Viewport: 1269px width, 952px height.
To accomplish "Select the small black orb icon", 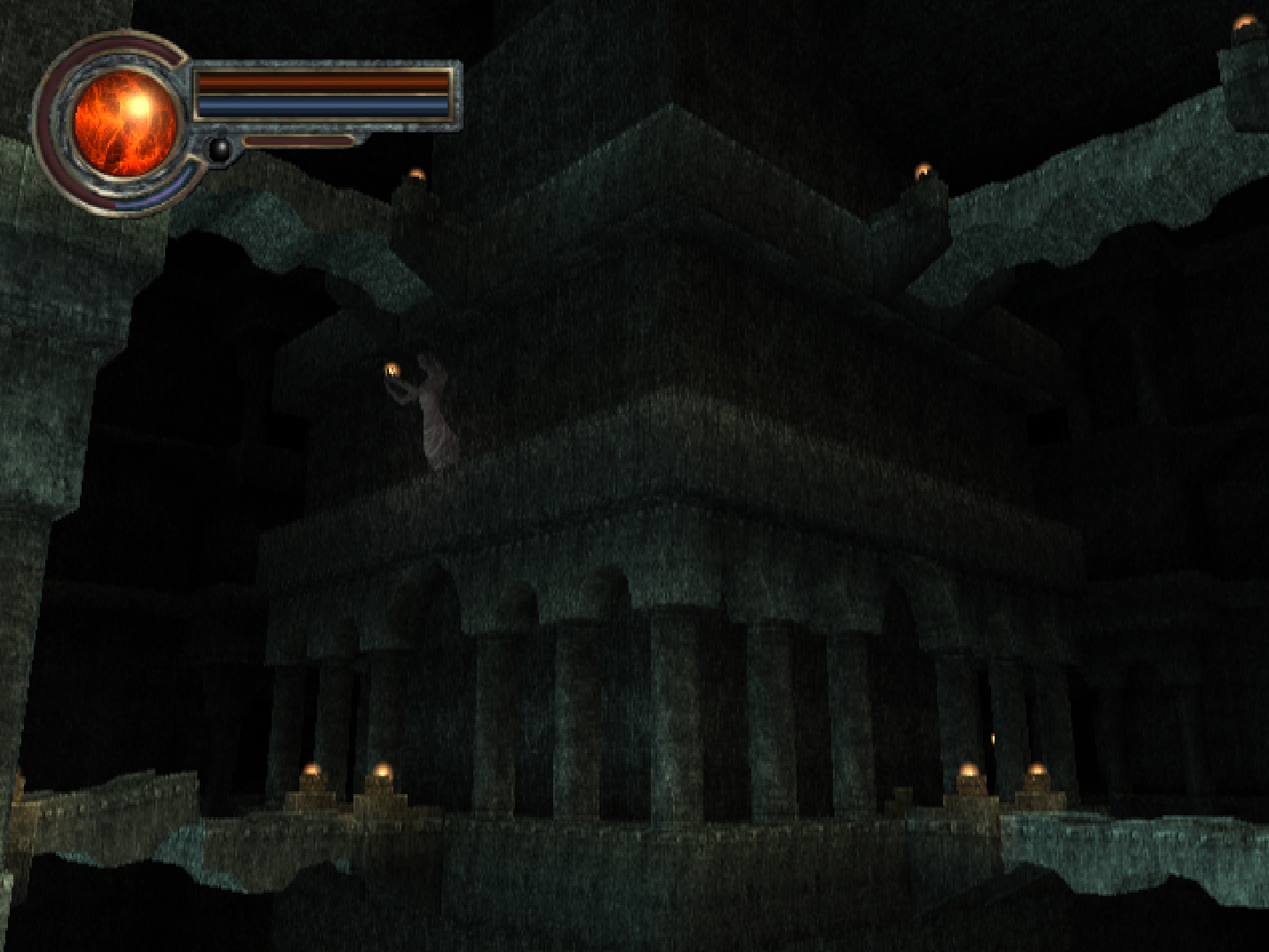I will tap(219, 148).
